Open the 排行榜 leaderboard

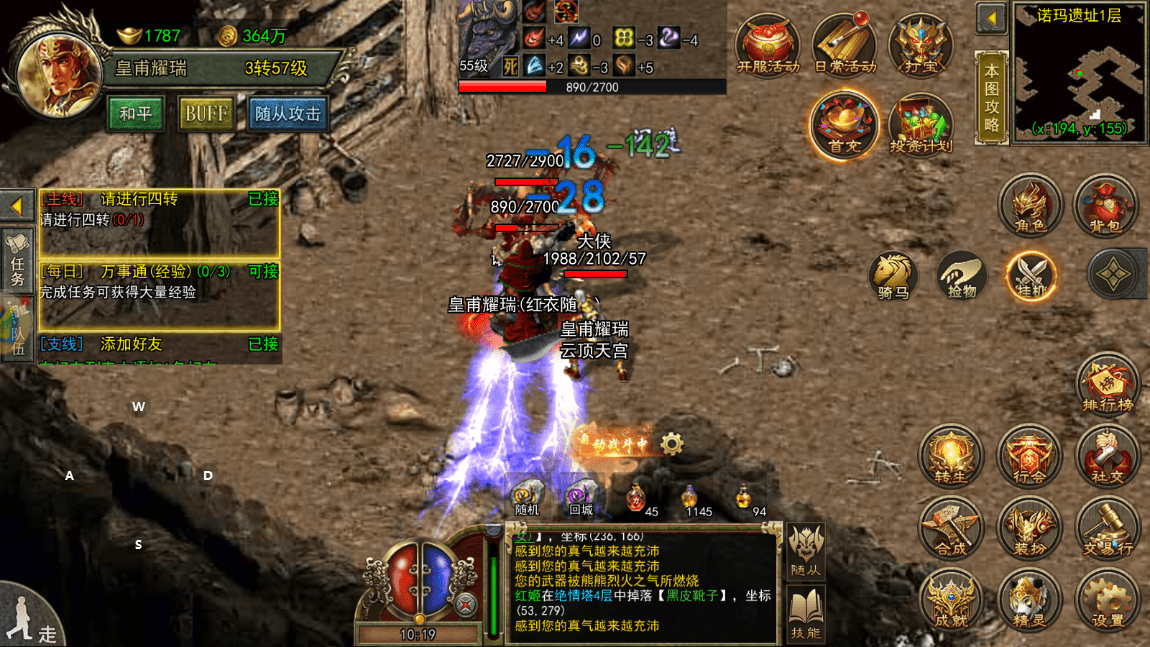pyautogui.click(x=1107, y=386)
